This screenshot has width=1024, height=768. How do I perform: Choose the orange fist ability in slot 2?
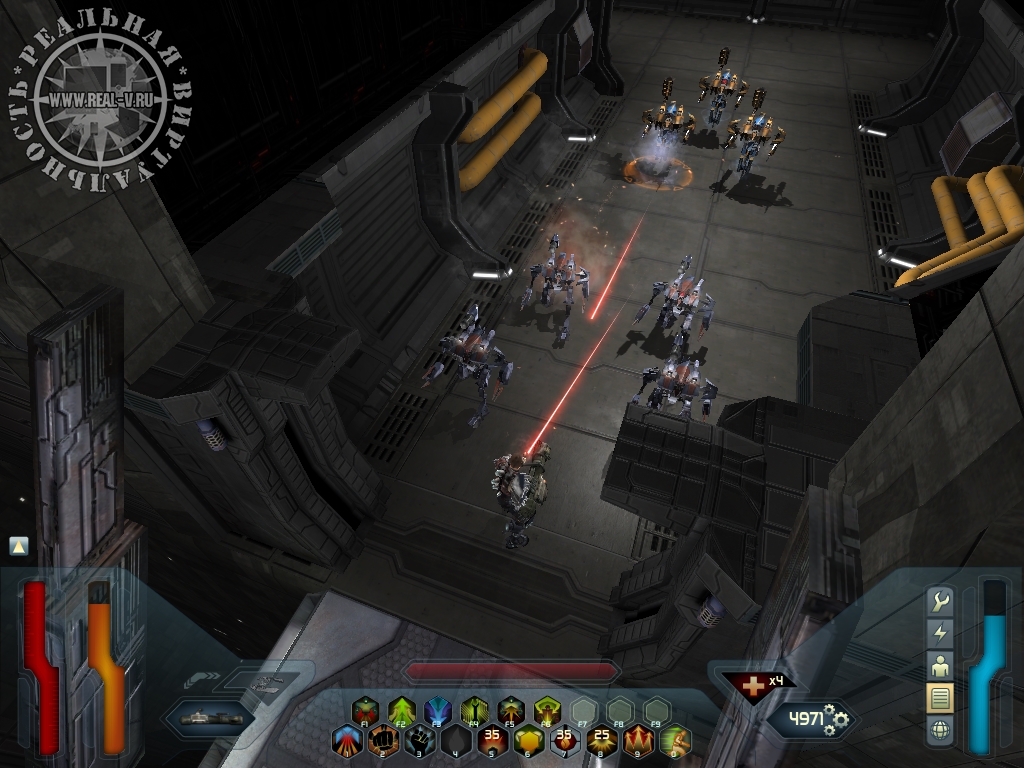(x=383, y=741)
